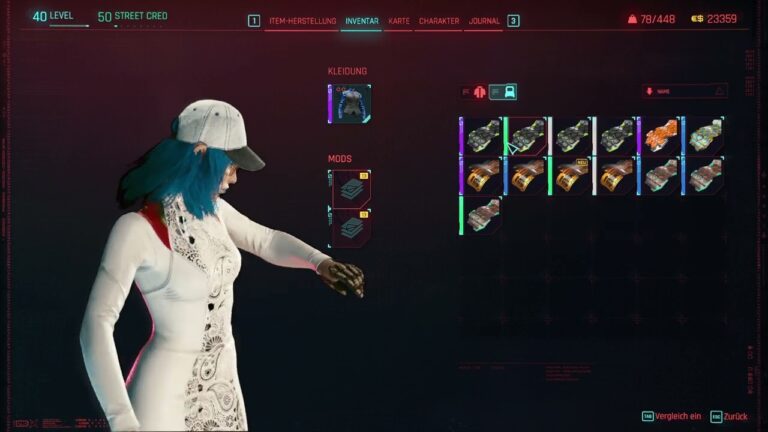Image resolution: width=768 pixels, height=432 pixels.
Task: Open the Item-Herstellung tab
Action: (x=303, y=20)
